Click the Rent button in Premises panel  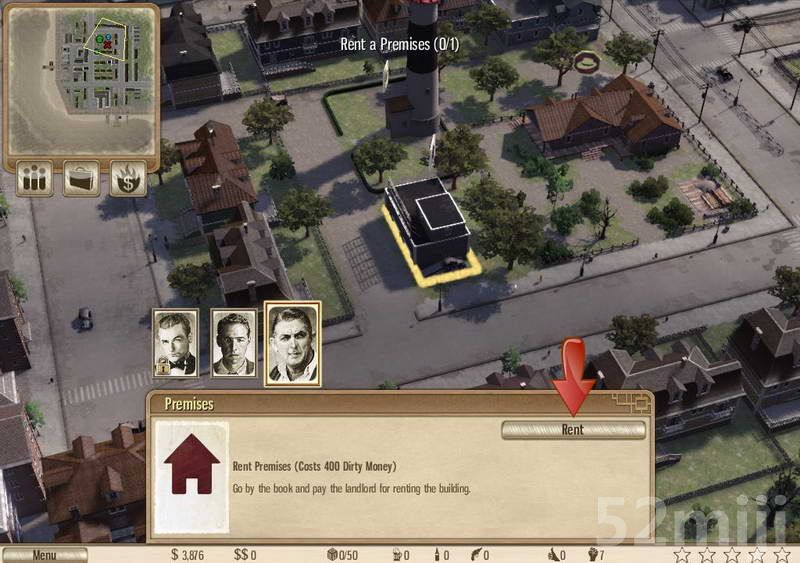(573, 429)
